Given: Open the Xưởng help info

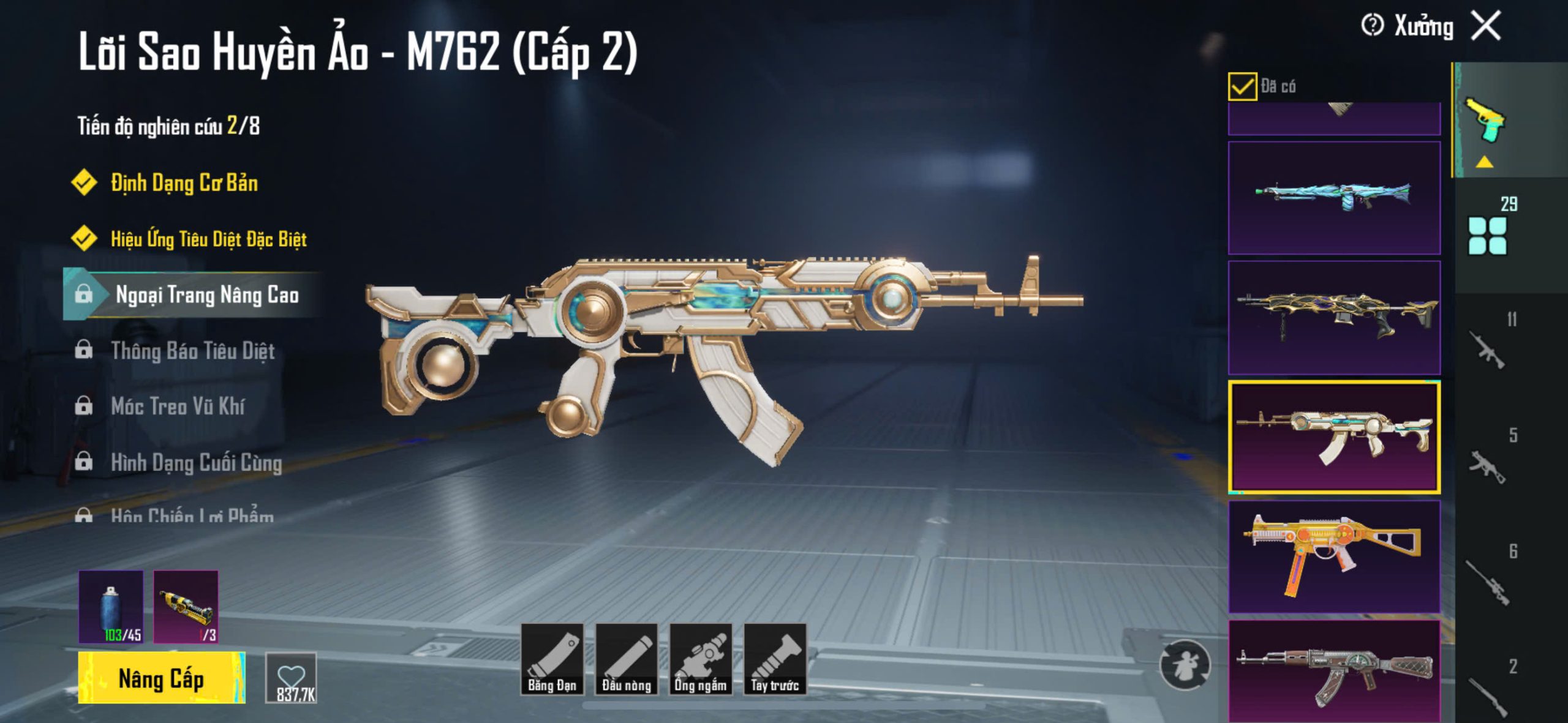Looking at the screenshot, I should 1372,26.
